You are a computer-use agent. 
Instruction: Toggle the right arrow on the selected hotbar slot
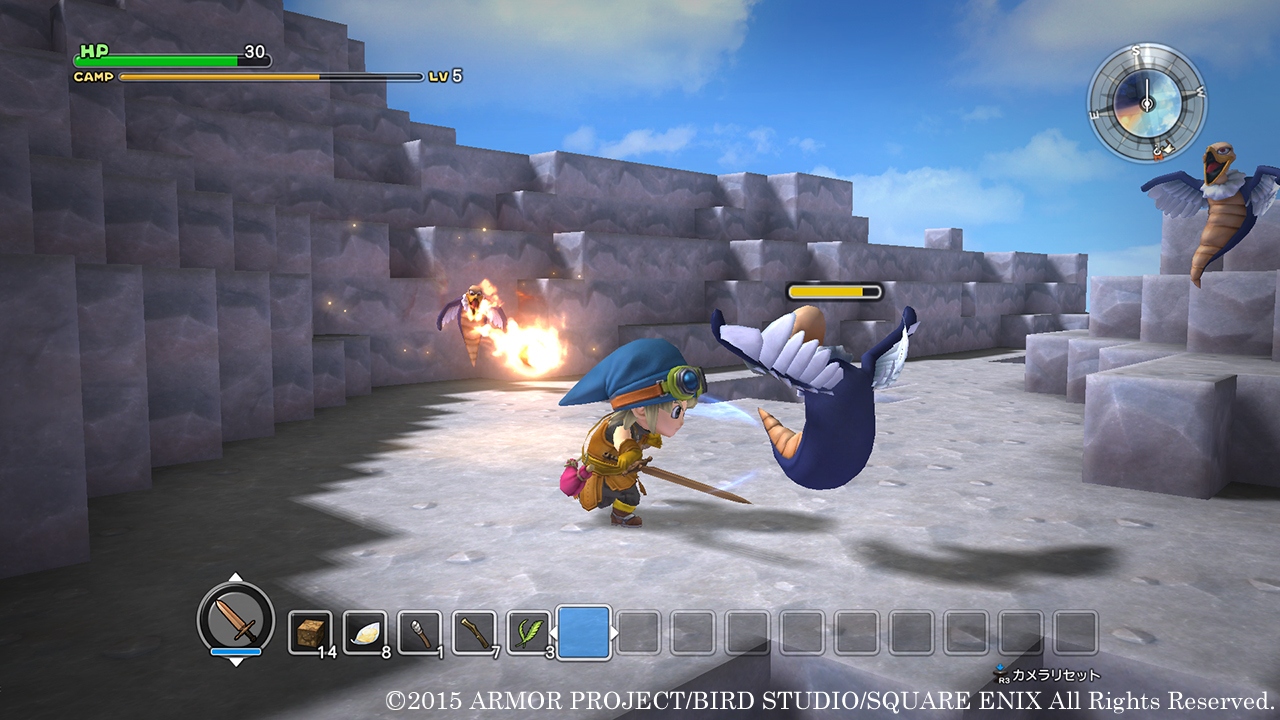(x=616, y=634)
